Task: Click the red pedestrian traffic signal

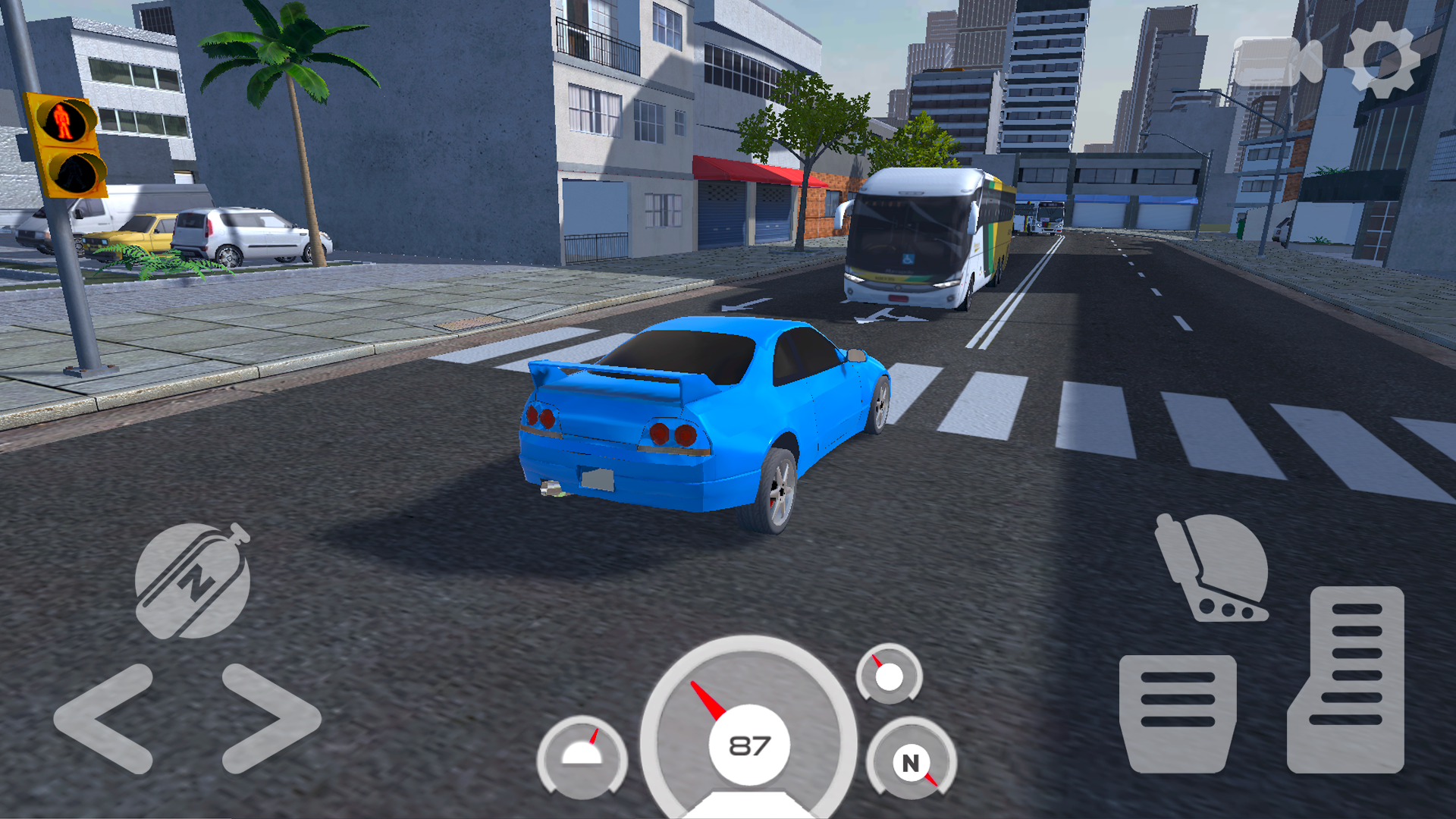Action: tap(62, 118)
